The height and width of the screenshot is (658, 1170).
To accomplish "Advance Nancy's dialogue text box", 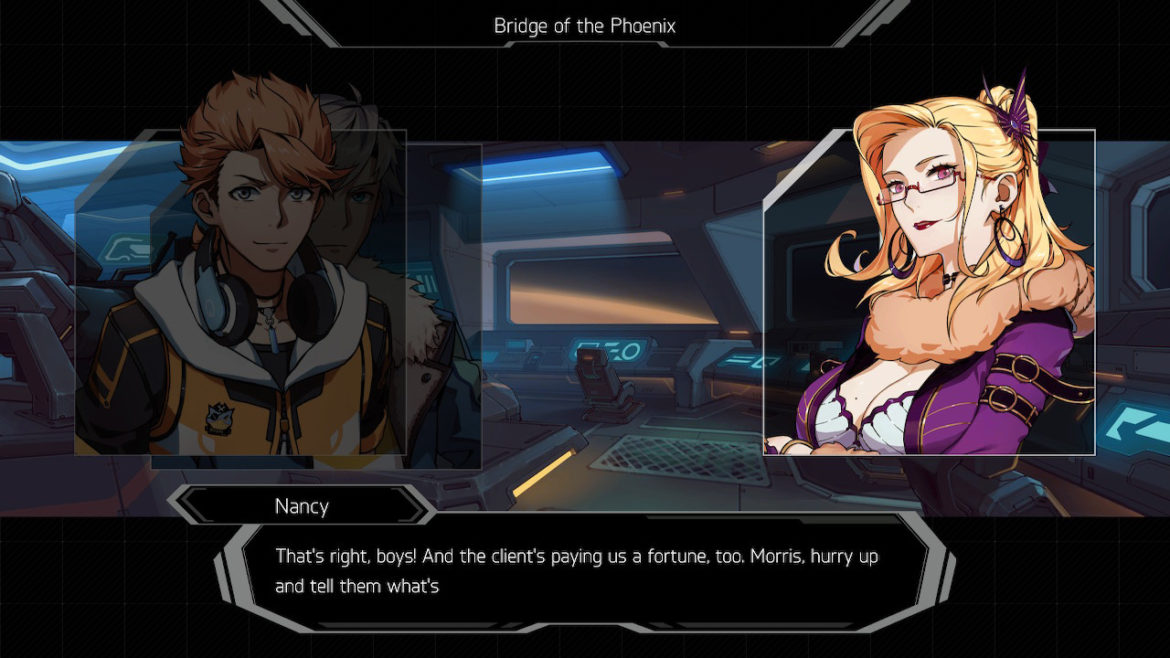I will click(584, 571).
